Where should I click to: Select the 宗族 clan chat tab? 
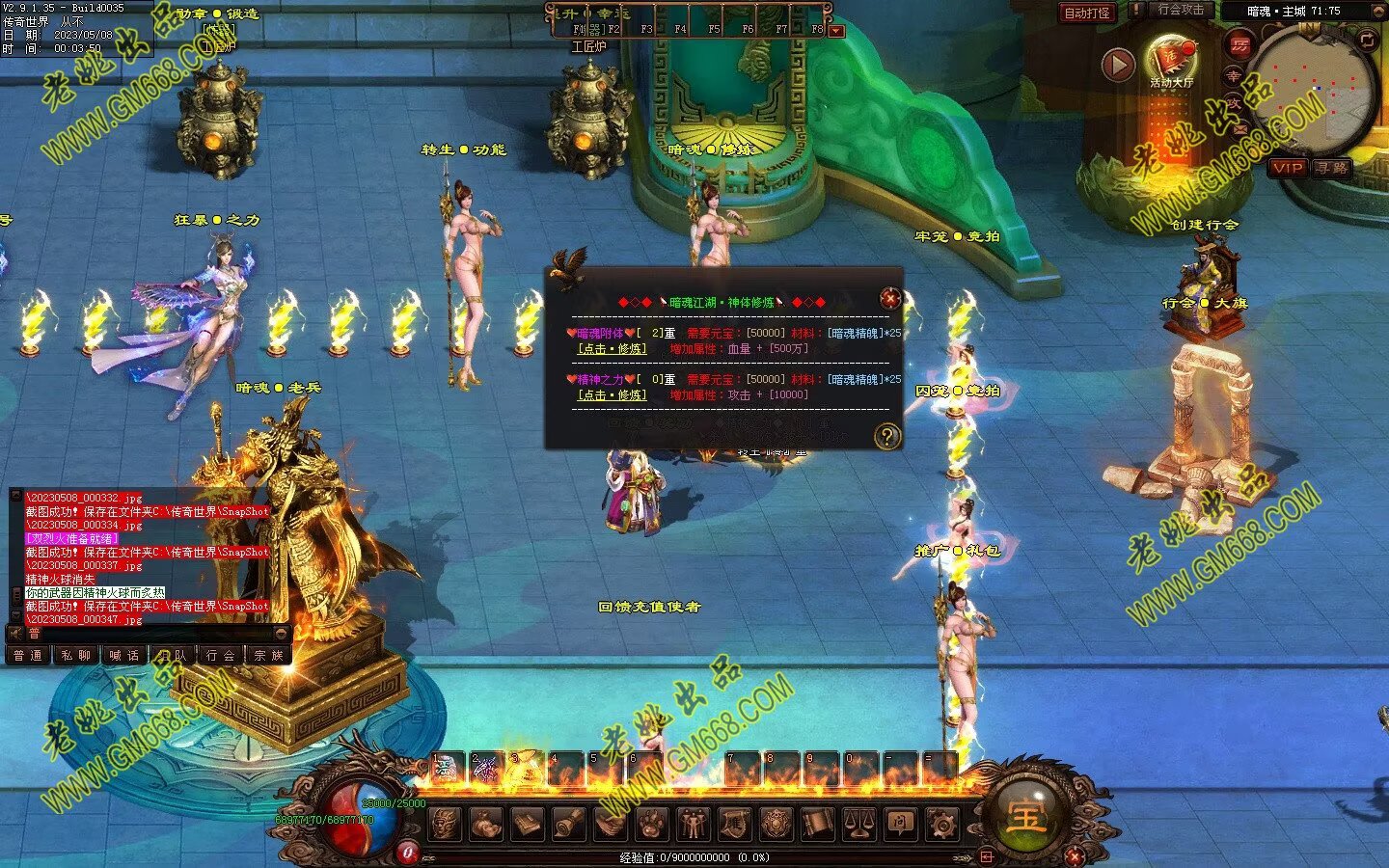(269, 656)
